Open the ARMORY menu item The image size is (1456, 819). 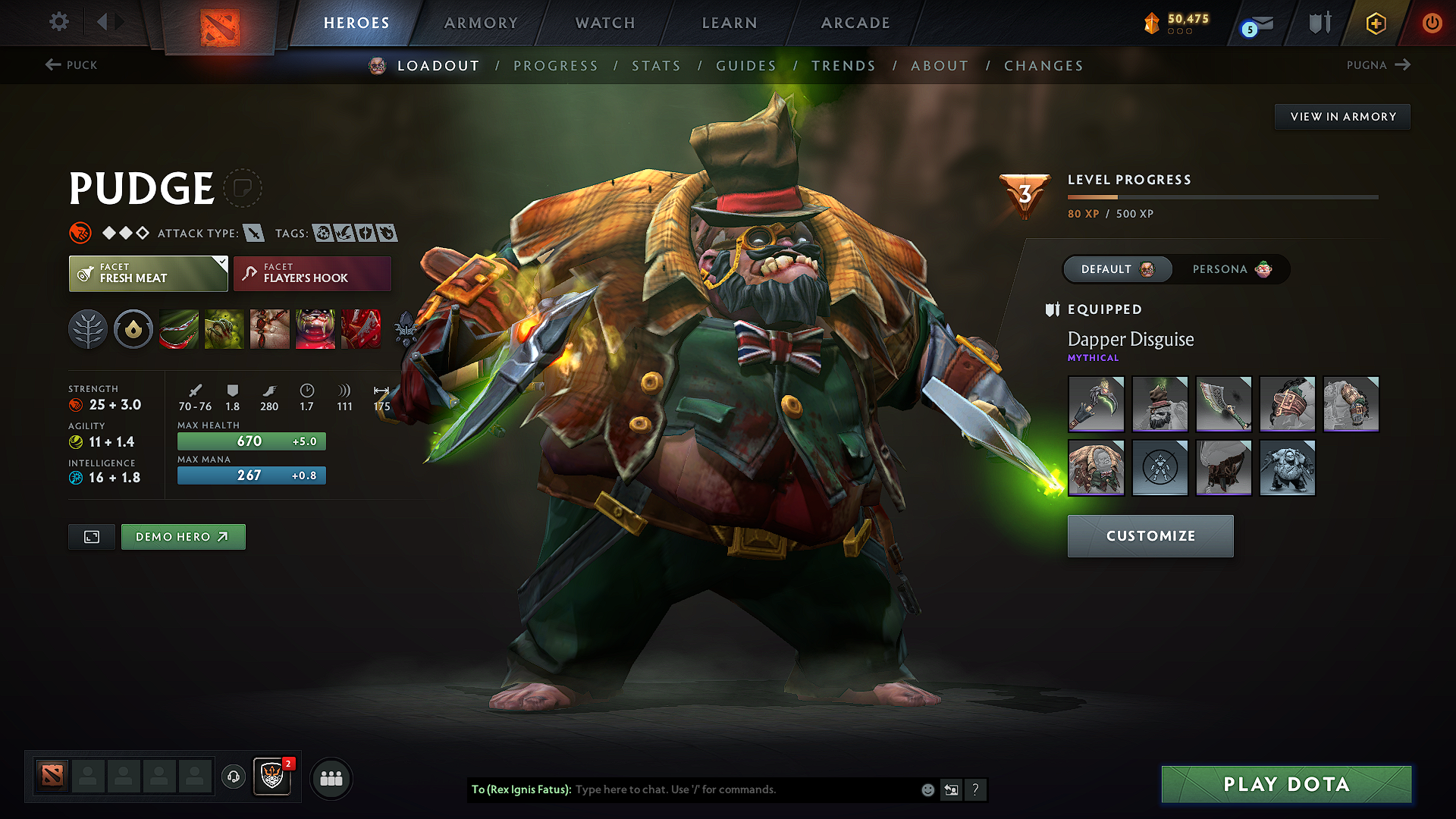pos(481,23)
